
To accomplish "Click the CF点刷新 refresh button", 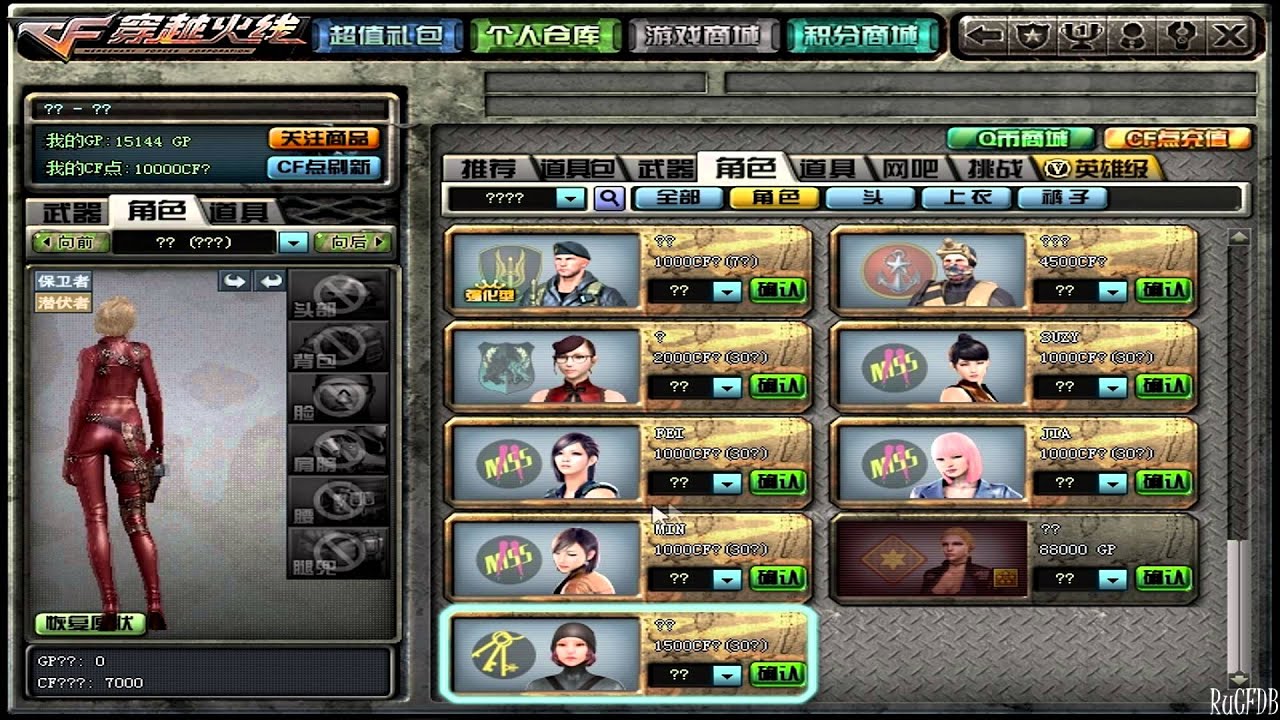I will (324, 166).
